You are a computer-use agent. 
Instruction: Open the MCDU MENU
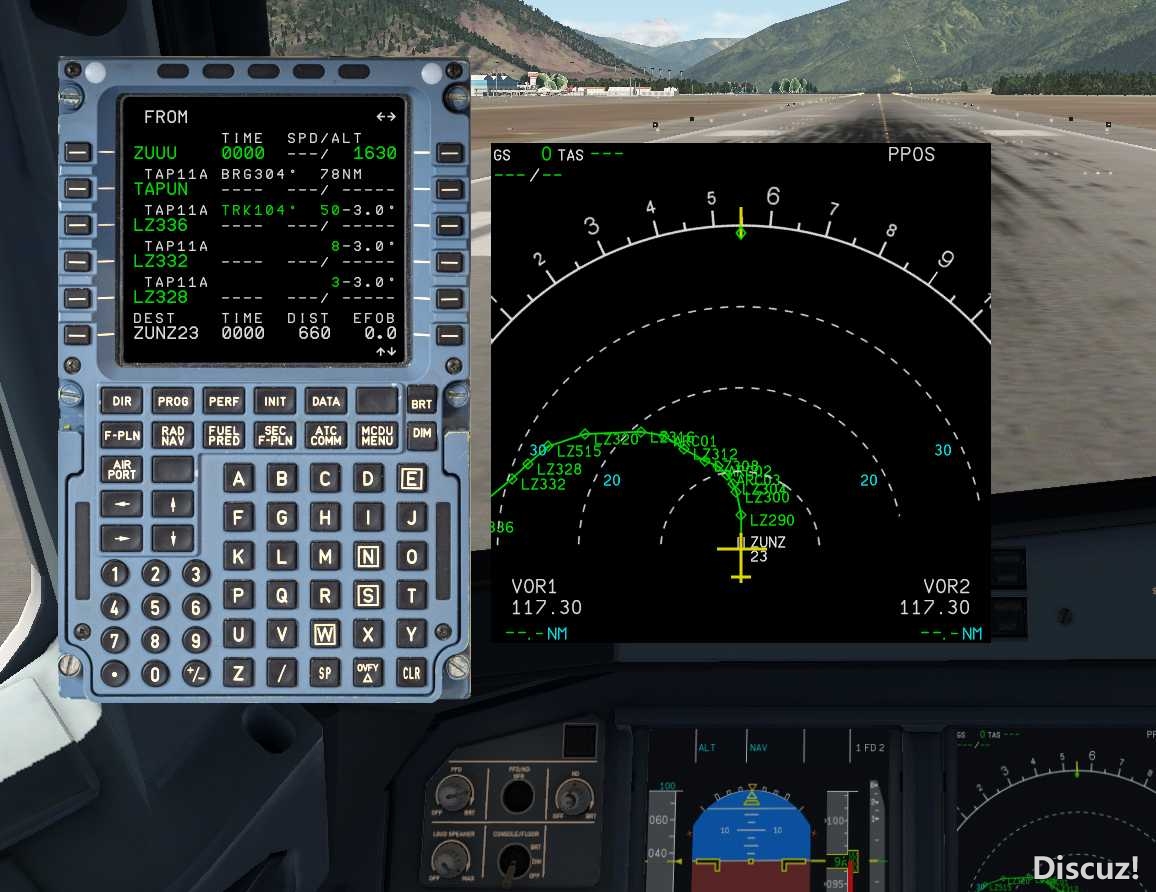(x=377, y=435)
